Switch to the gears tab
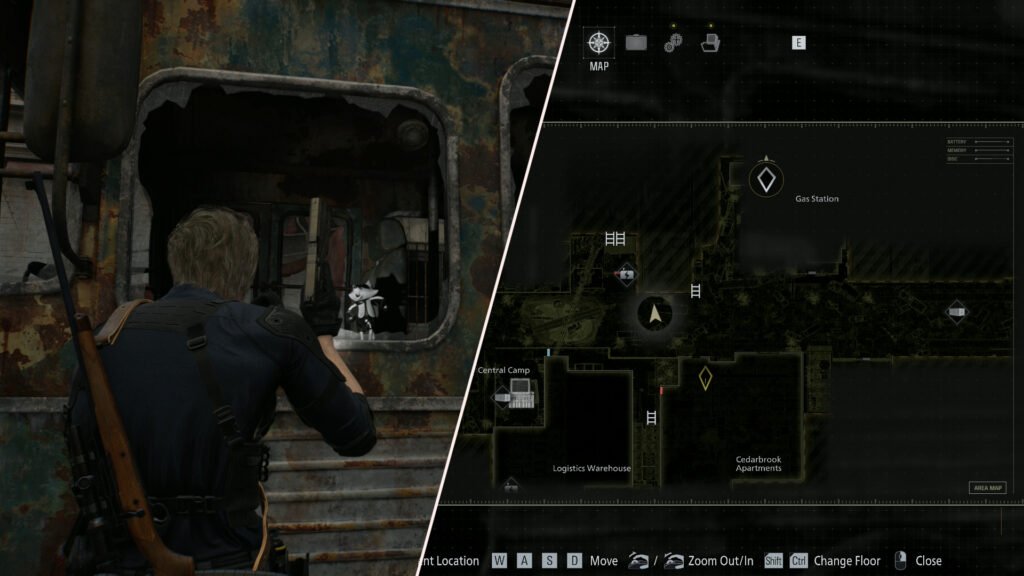This screenshot has height=576, width=1024. tap(673, 43)
